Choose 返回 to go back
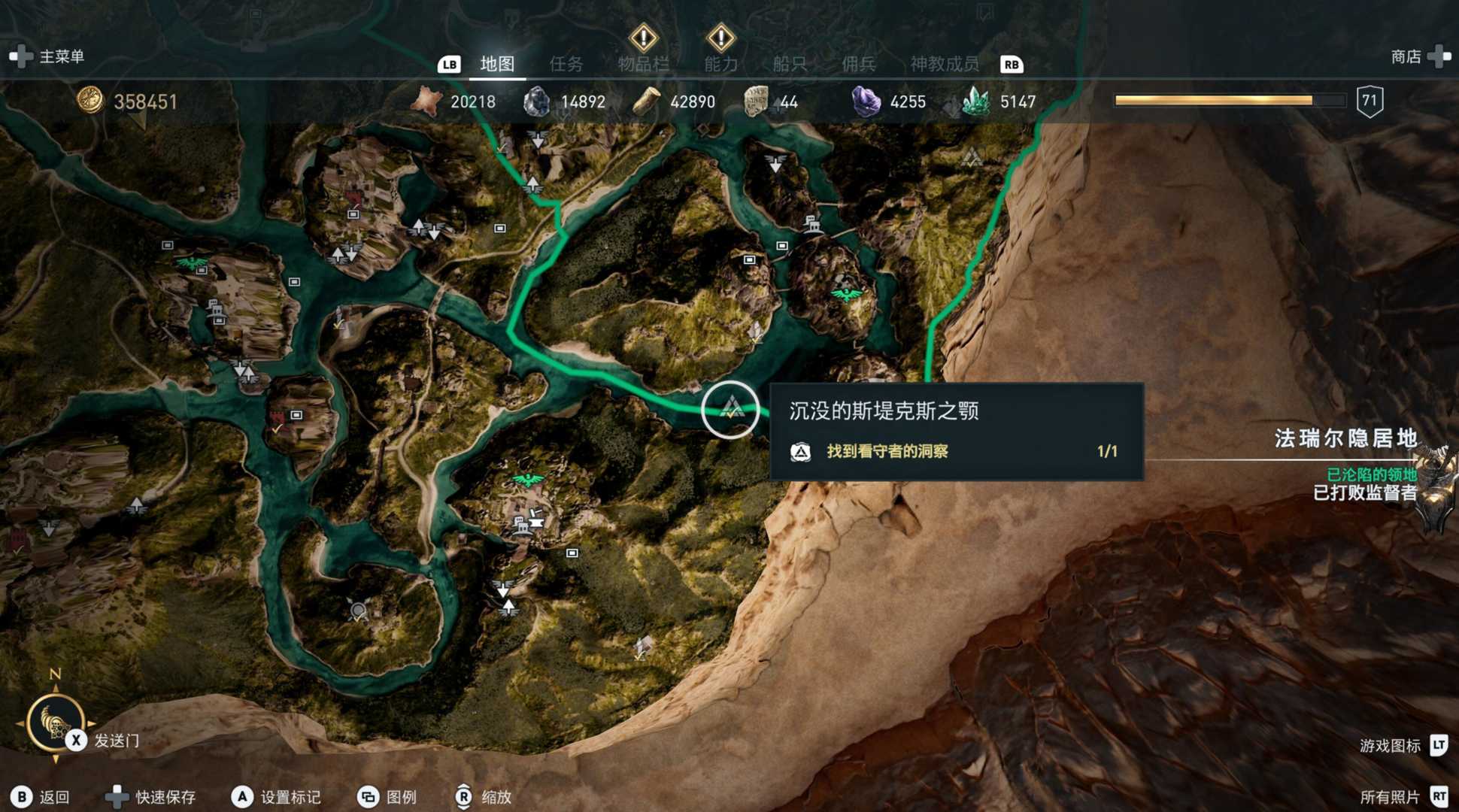 53,797
